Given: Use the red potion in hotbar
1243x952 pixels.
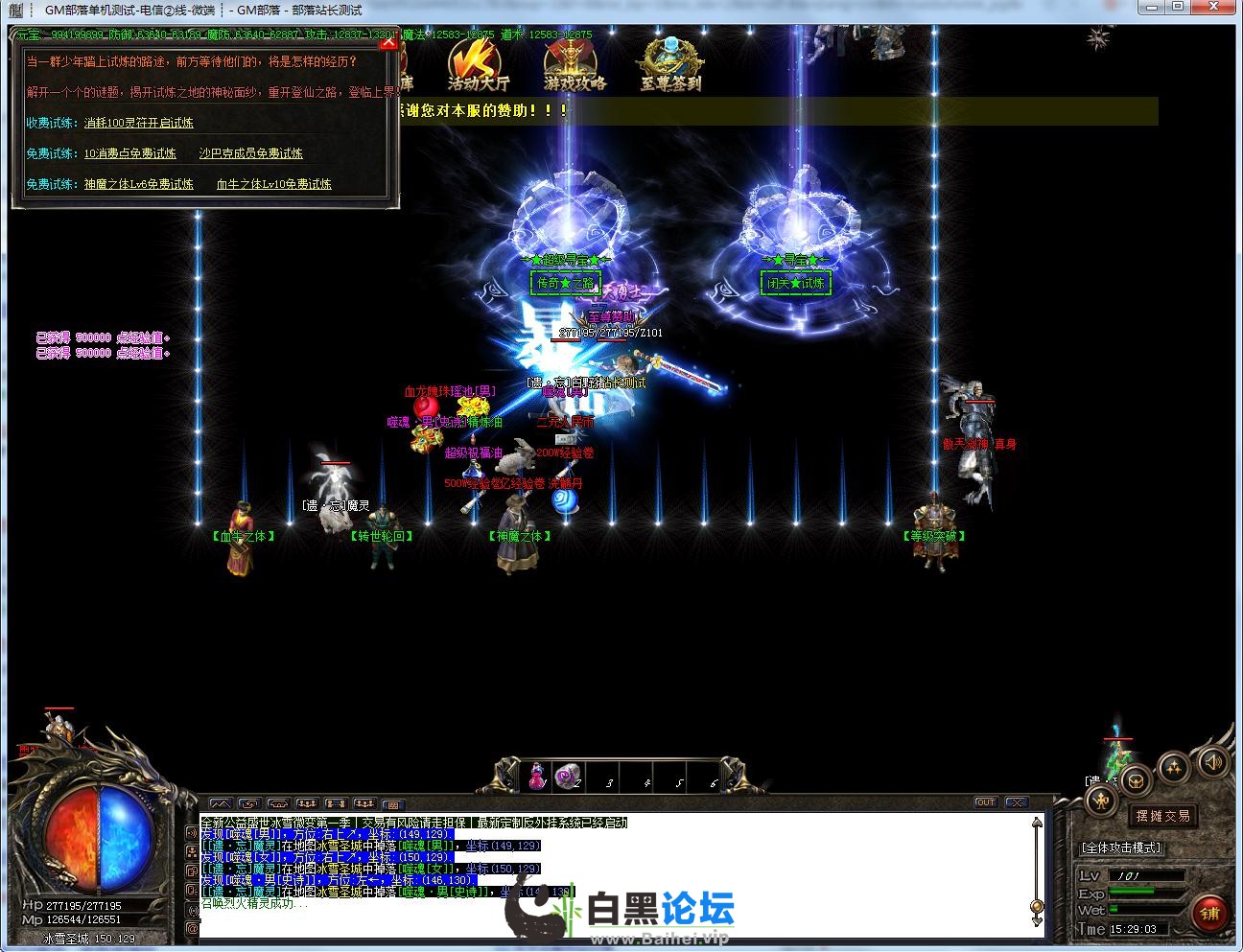Looking at the screenshot, I should pyautogui.click(x=536, y=775).
